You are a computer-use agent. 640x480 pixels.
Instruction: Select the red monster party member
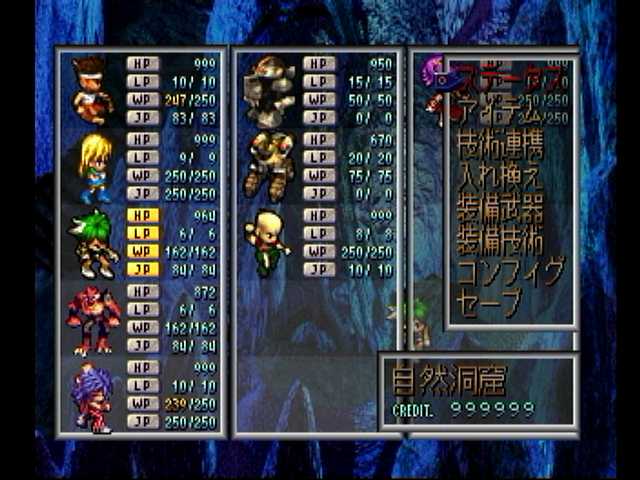point(92,320)
